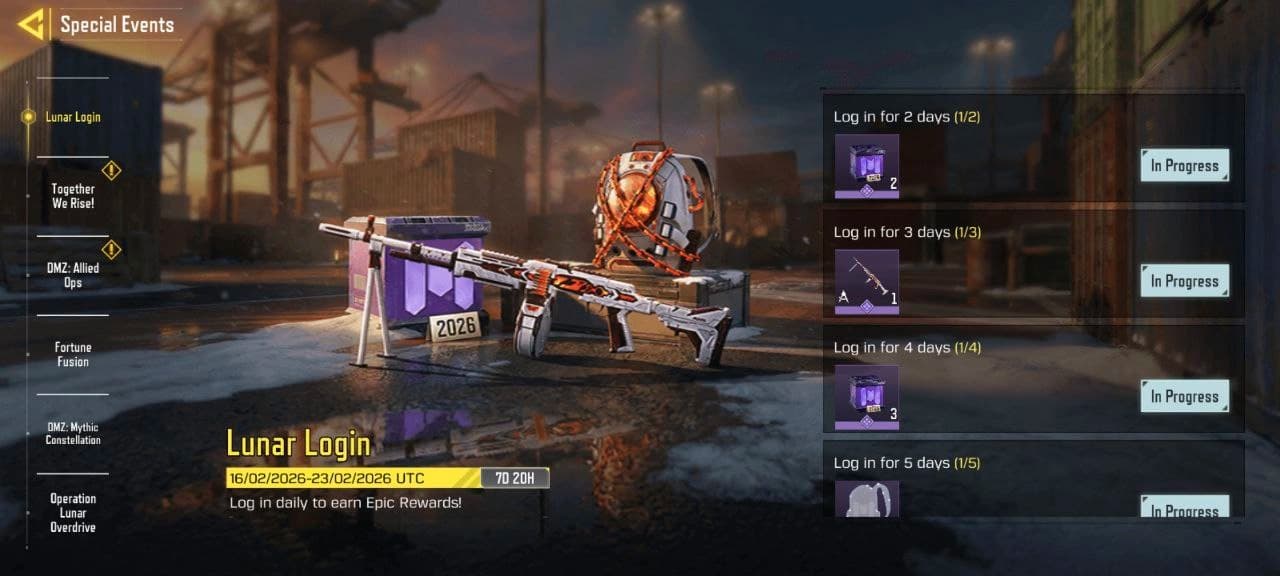
Task: Click In Progress for 2-day login reward
Action: pos(1184,166)
